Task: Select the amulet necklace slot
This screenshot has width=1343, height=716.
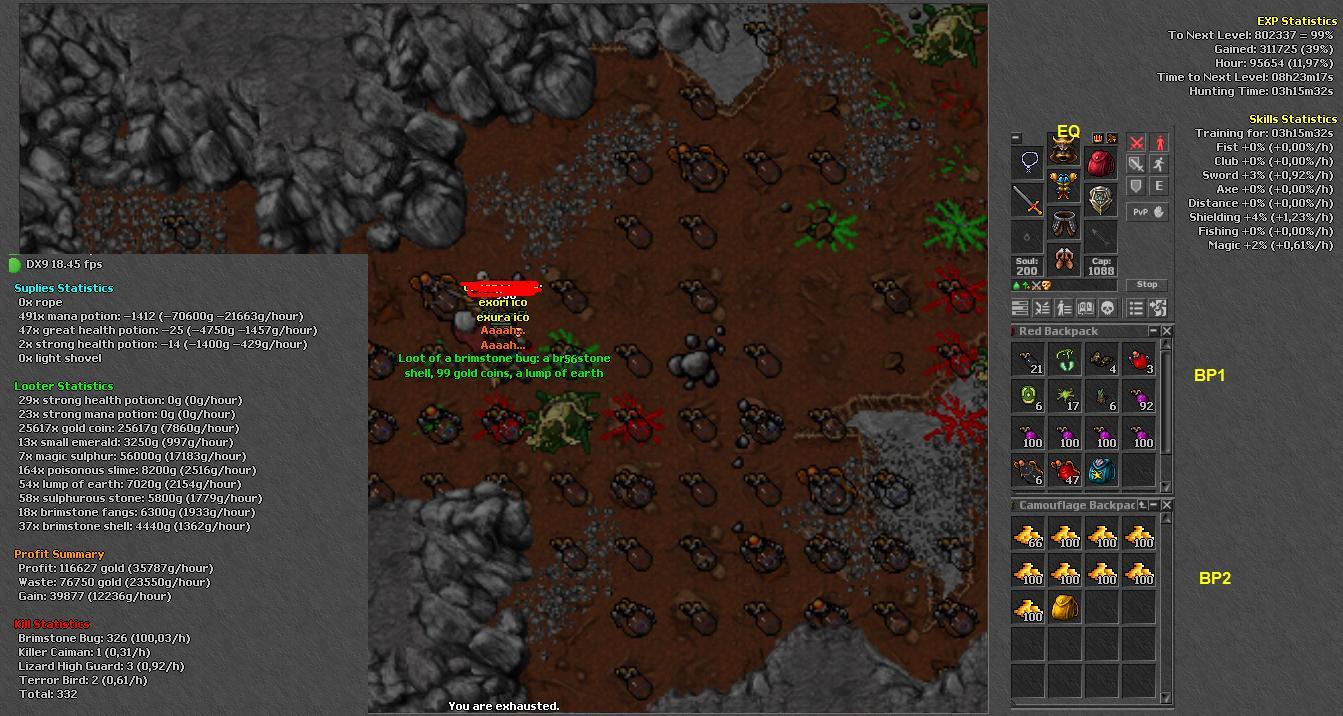Action: pyautogui.click(x=1028, y=162)
